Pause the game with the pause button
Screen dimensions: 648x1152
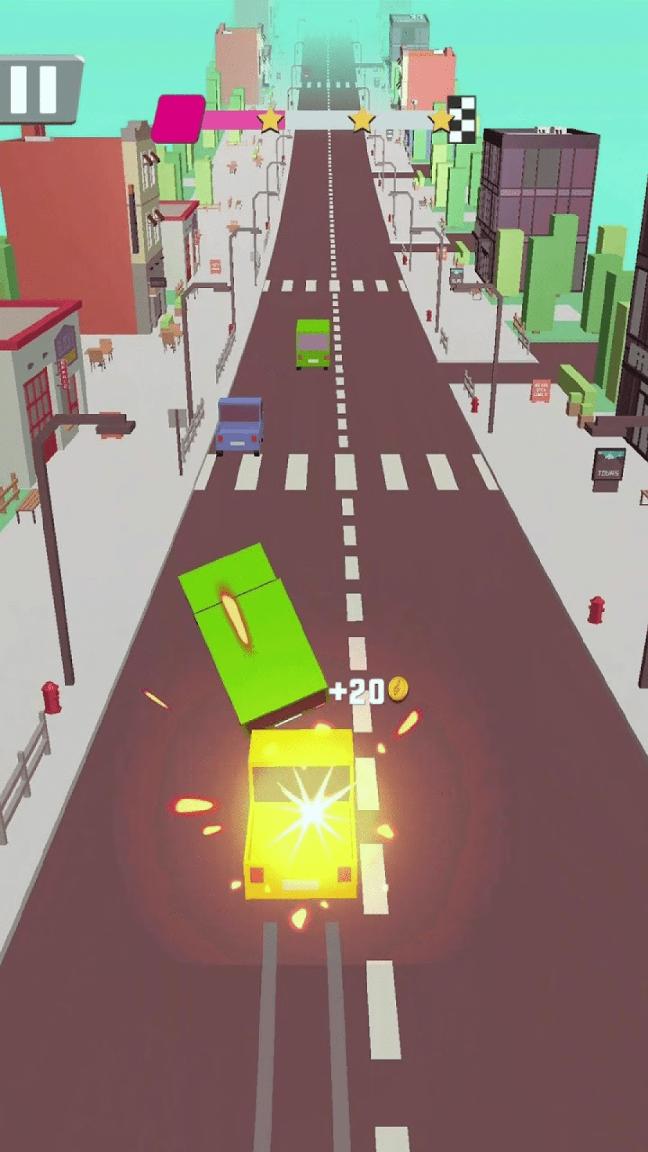[34, 88]
